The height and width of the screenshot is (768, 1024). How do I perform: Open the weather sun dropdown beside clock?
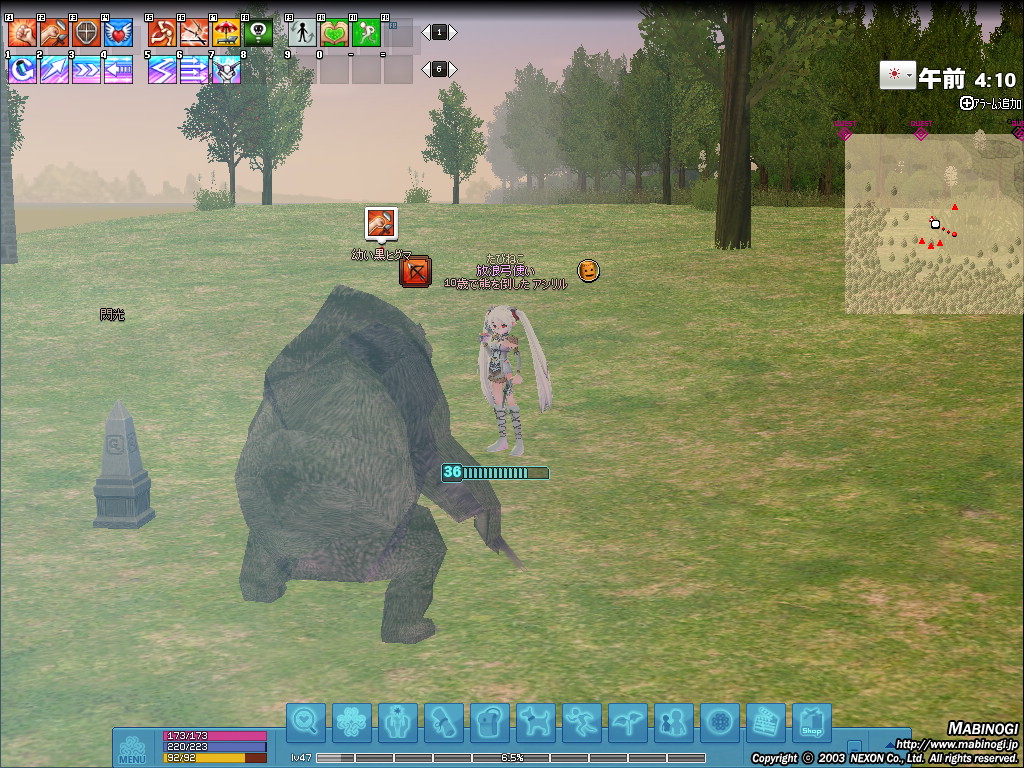(x=897, y=76)
